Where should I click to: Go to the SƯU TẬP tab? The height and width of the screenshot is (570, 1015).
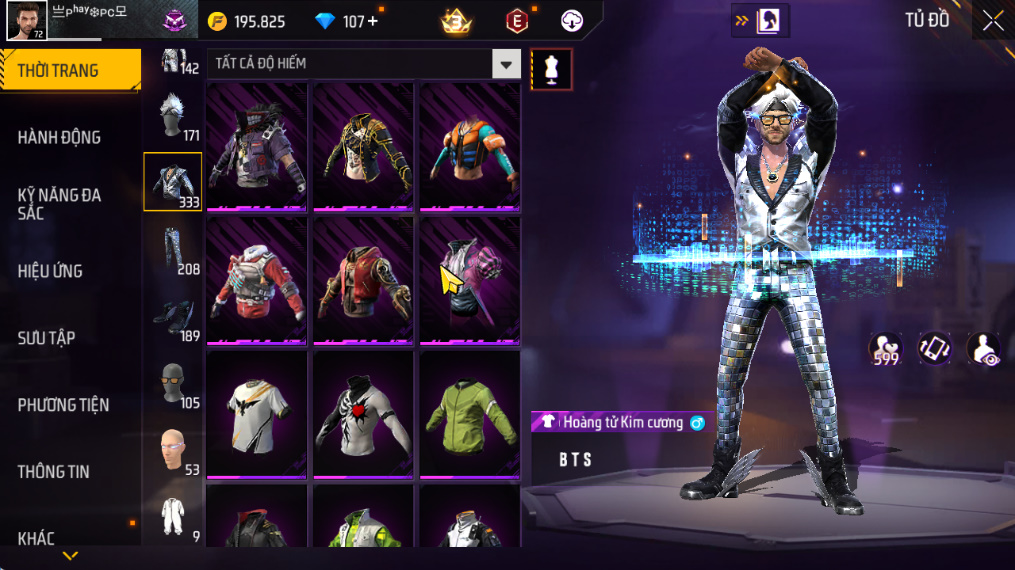click(47, 338)
